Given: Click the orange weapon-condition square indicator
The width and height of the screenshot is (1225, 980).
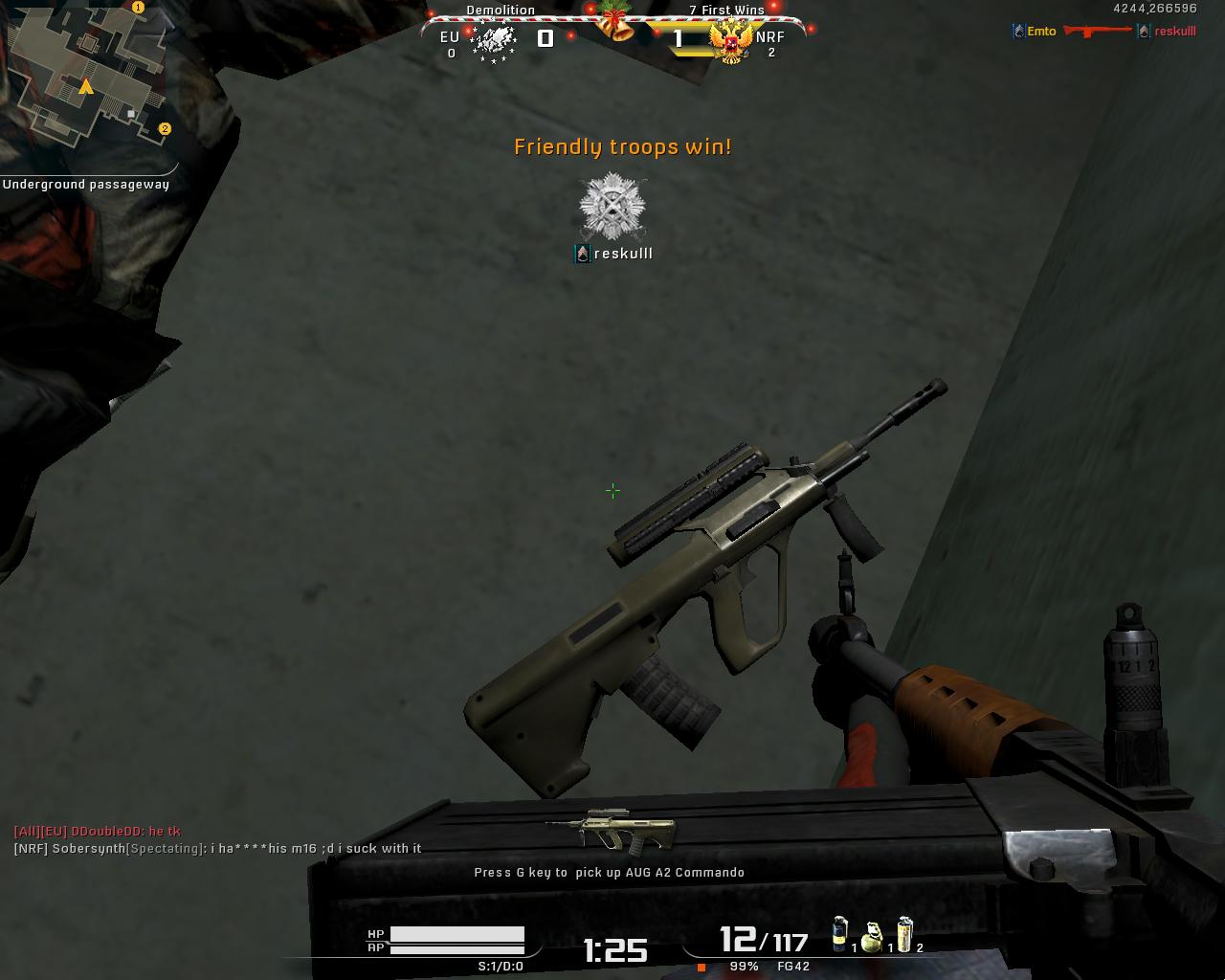Looking at the screenshot, I should (702, 969).
